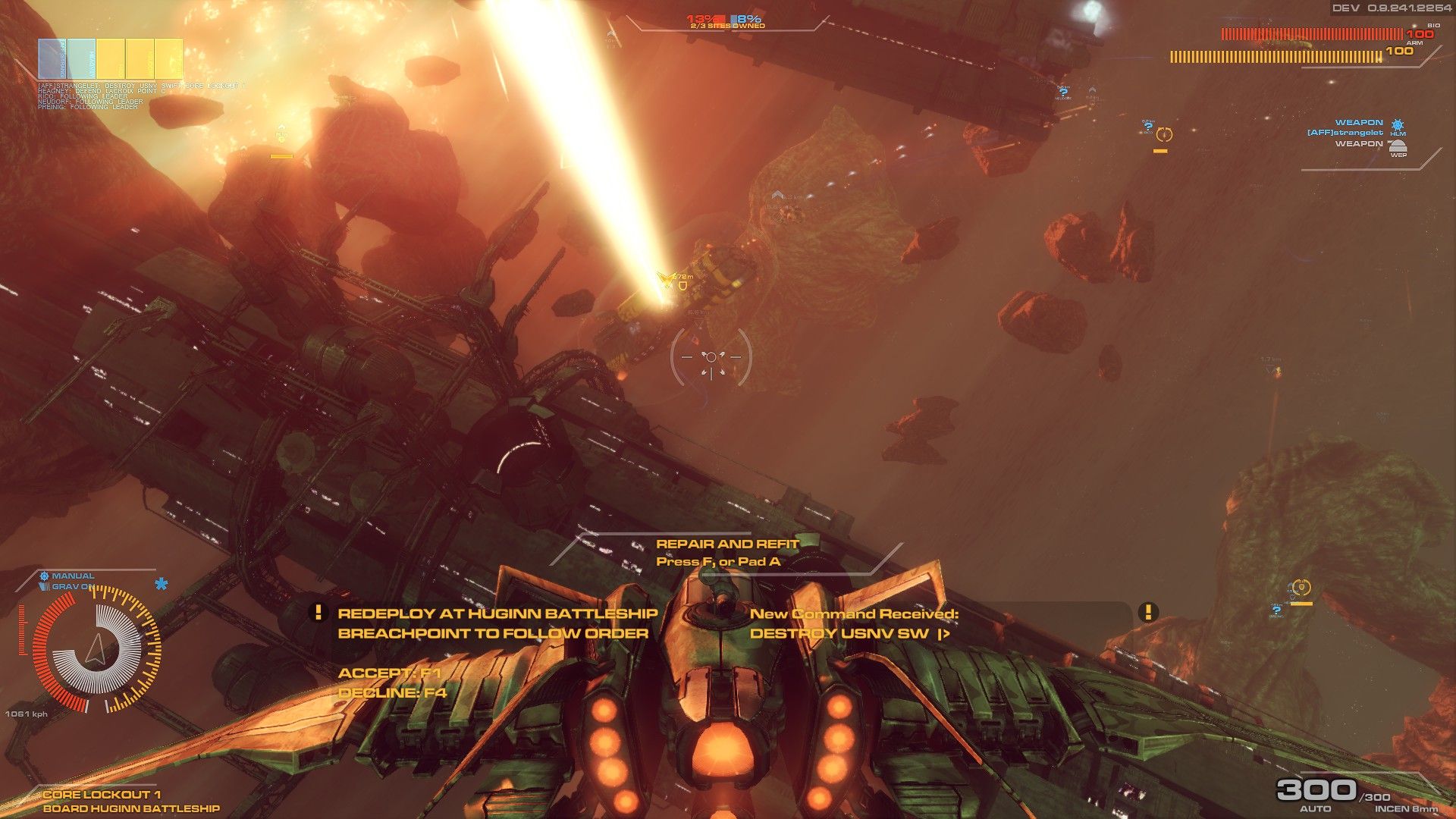The width and height of the screenshot is (1456, 819).
Task: Select the orange shield objective marker at right
Action: (x=1301, y=587)
